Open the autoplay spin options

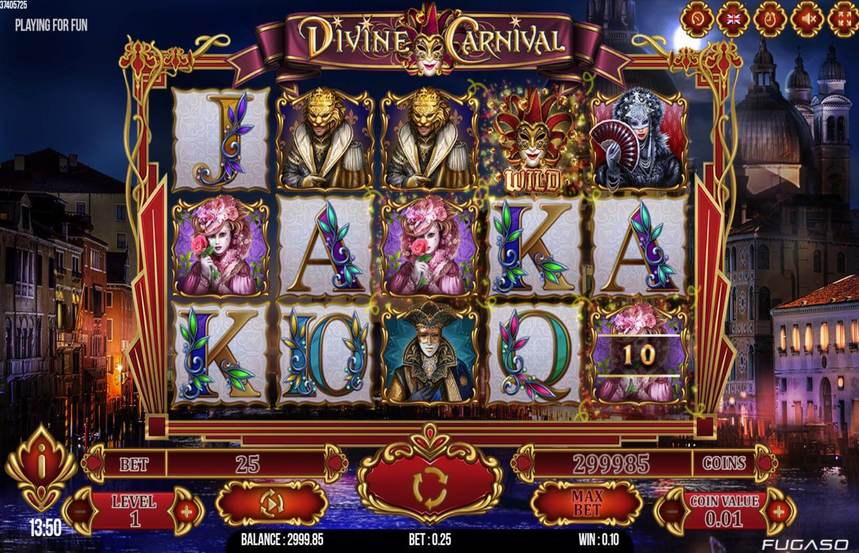271,503
